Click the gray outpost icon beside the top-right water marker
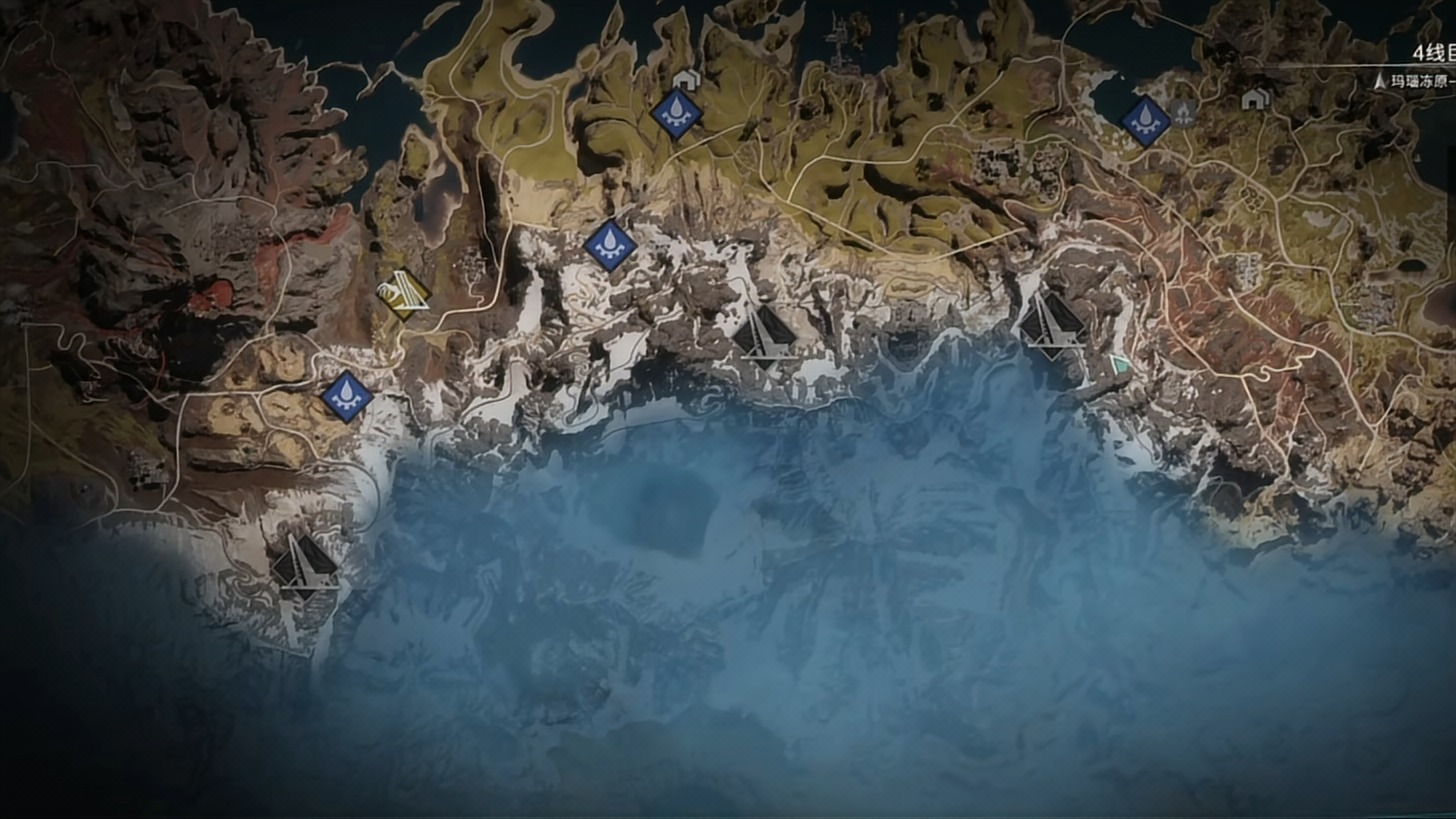The height and width of the screenshot is (819, 1456). (x=1183, y=113)
